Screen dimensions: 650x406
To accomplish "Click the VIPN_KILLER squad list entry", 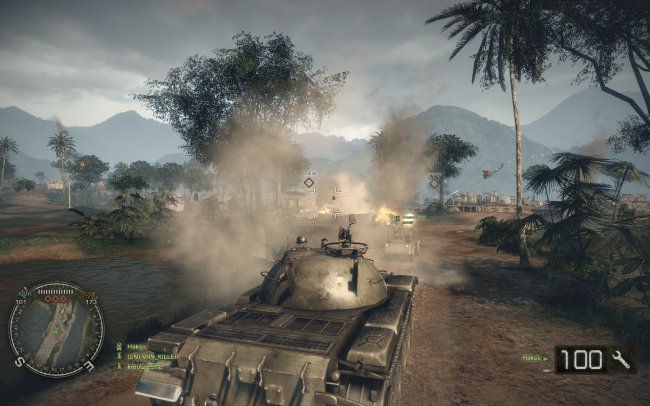I will coord(149,356).
